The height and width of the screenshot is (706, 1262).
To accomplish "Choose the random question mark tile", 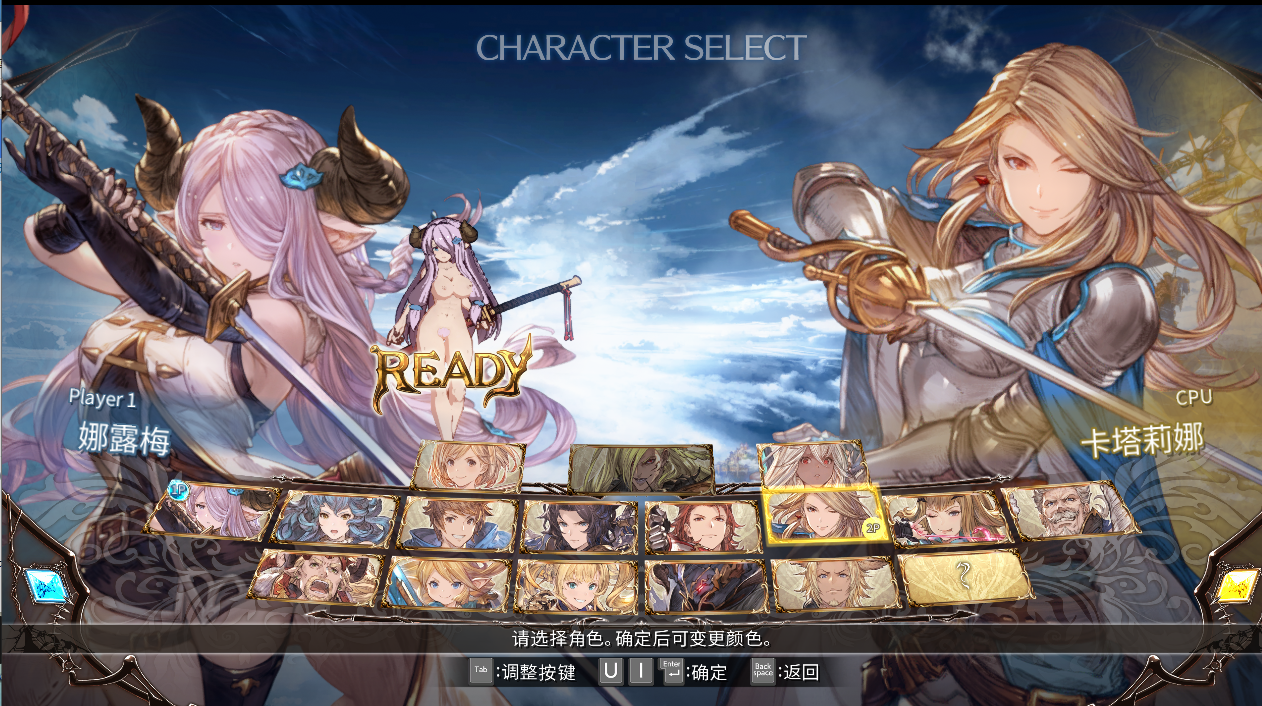I will (x=965, y=577).
